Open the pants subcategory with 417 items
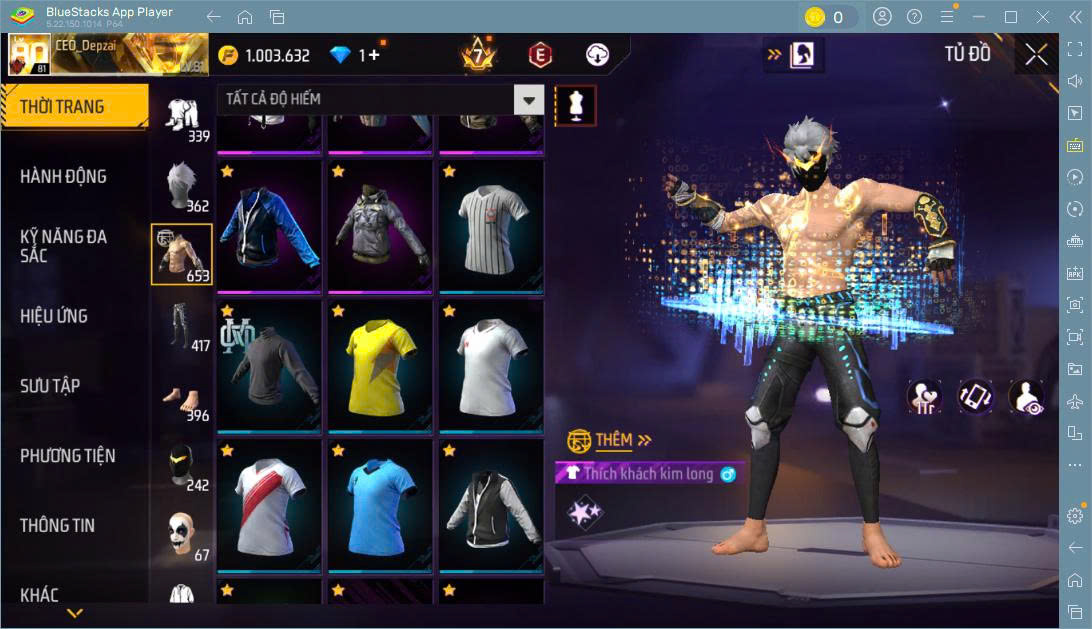1092x629 pixels. 182,326
